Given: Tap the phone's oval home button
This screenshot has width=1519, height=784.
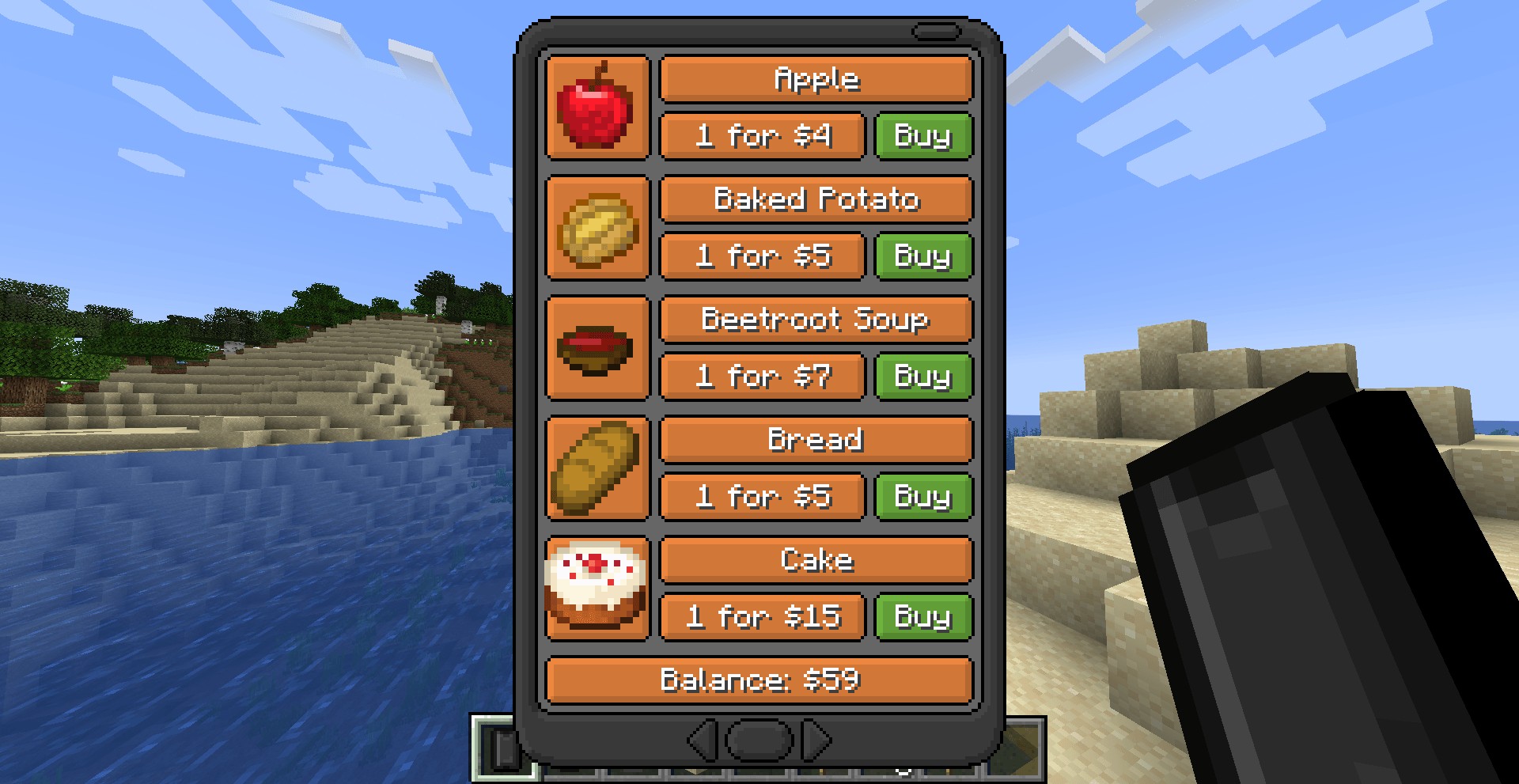Looking at the screenshot, I should (x=759, y=740).
